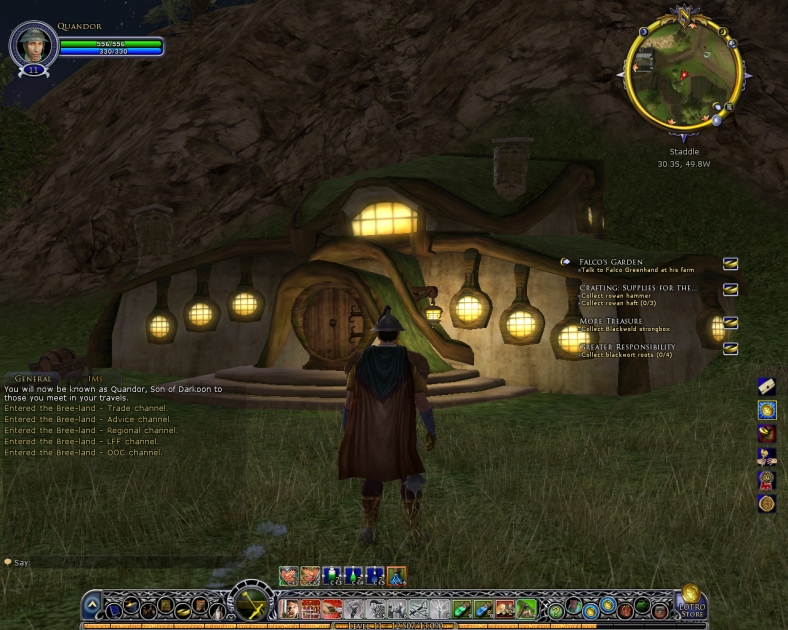This screenshot has height=630, width=788.
Task: Click the ring icon beside Falco's Garden
Action: click(731, 263)
